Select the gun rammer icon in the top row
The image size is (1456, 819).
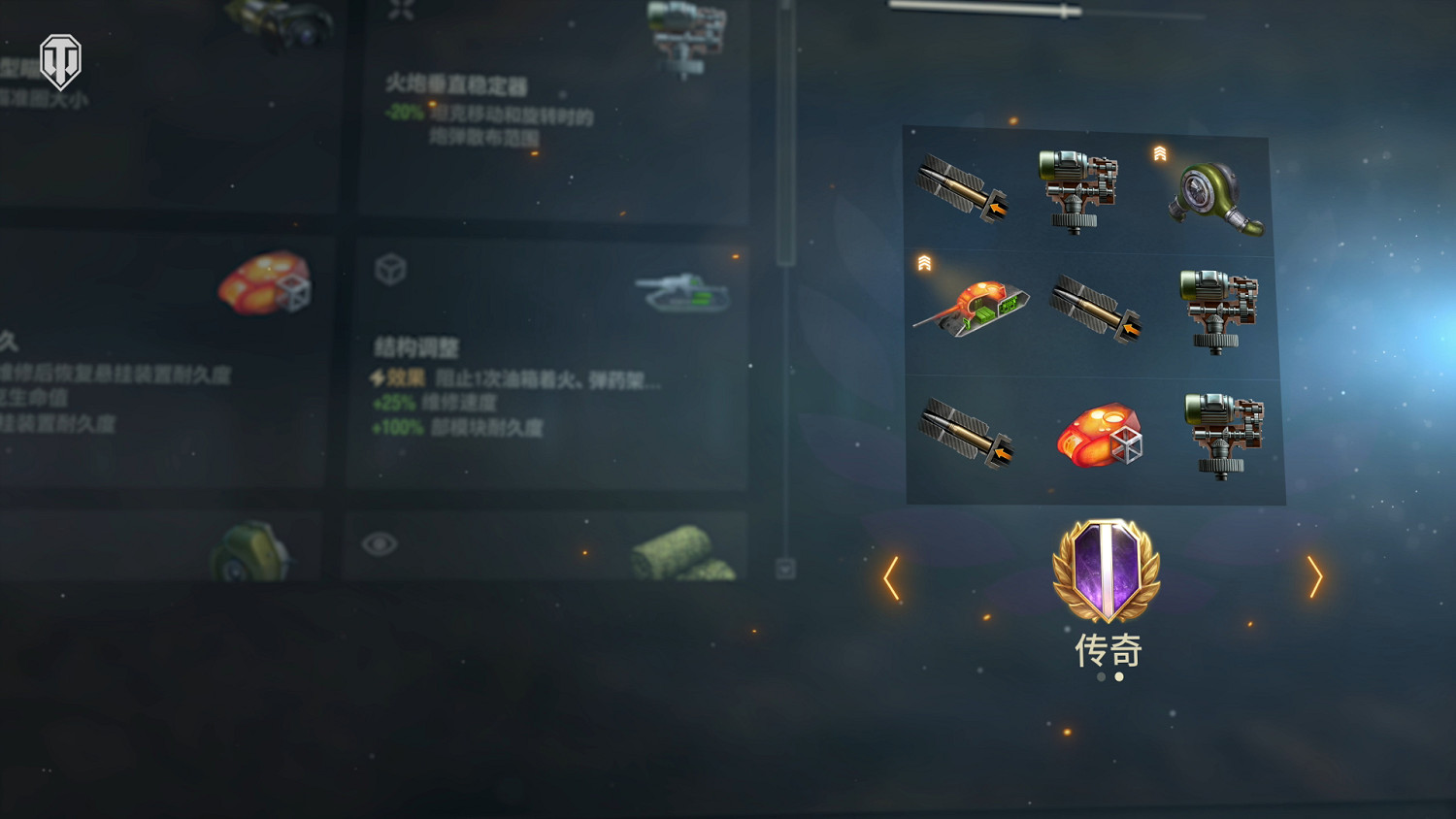[966, 190]
